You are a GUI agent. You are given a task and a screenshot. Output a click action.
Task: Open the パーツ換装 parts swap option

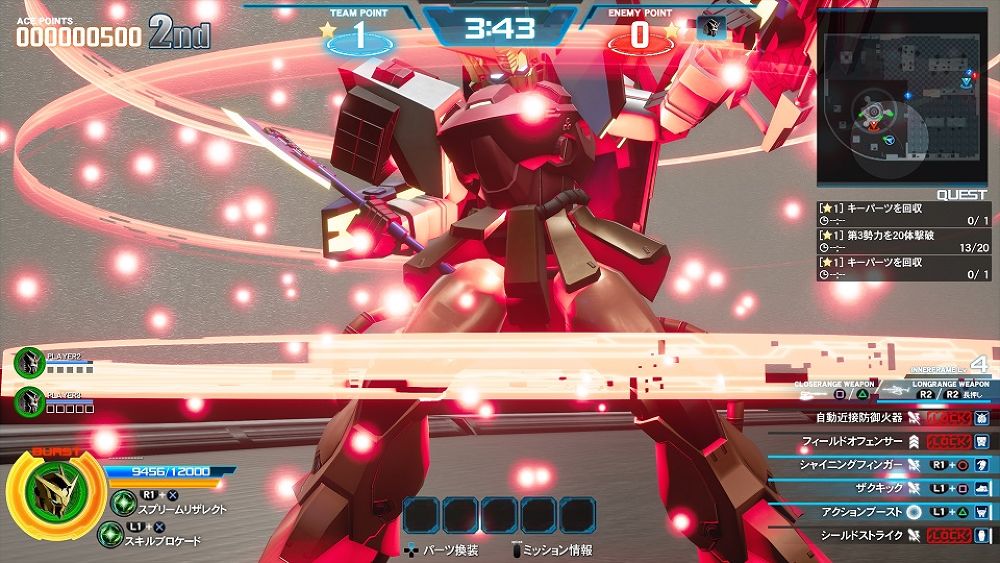point(442,550)
